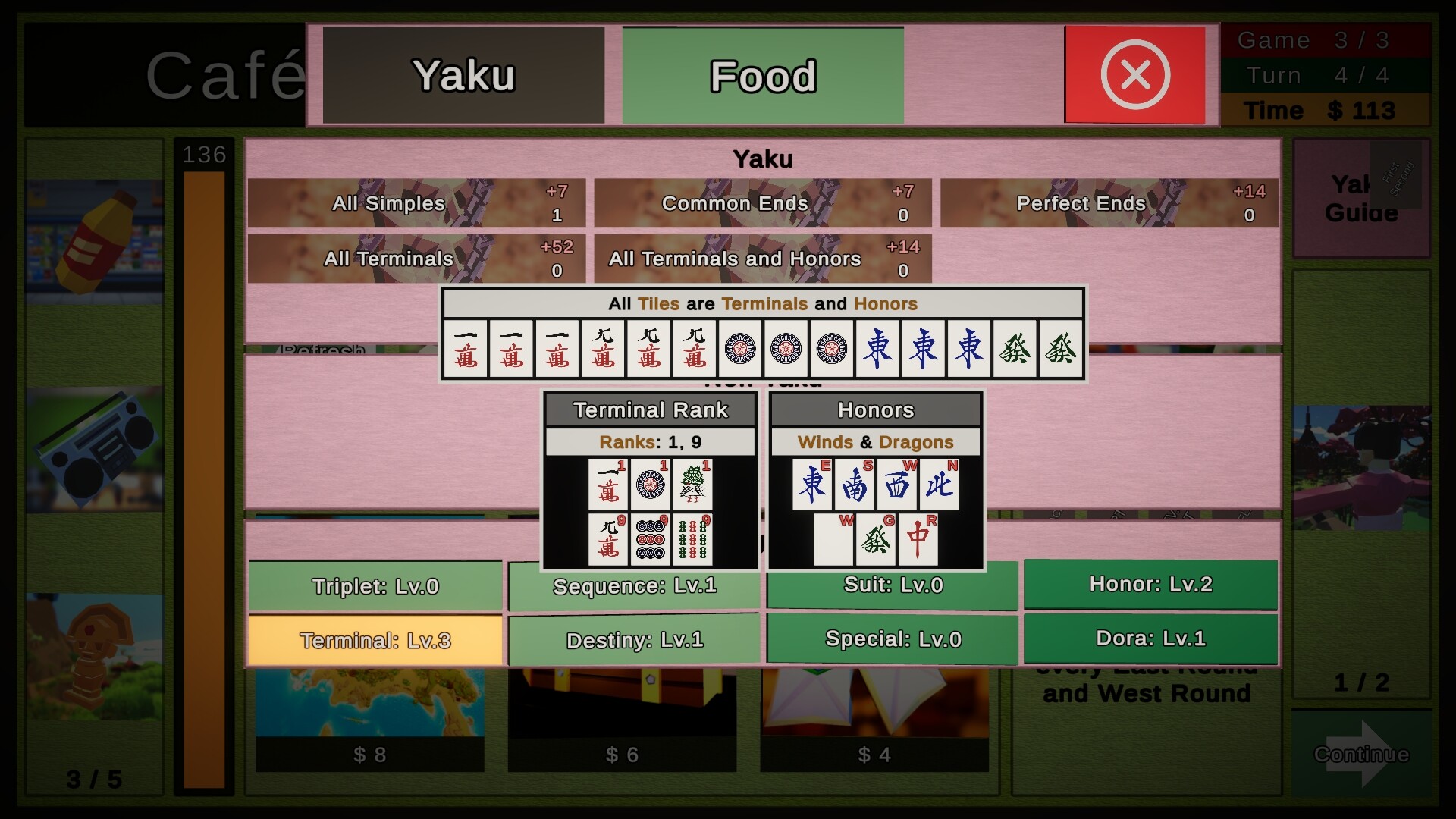Select a Green Dragon tile in the hand display
Image resolution: width=1456 pixels, height=819 pixels.
coord(1015,349)
